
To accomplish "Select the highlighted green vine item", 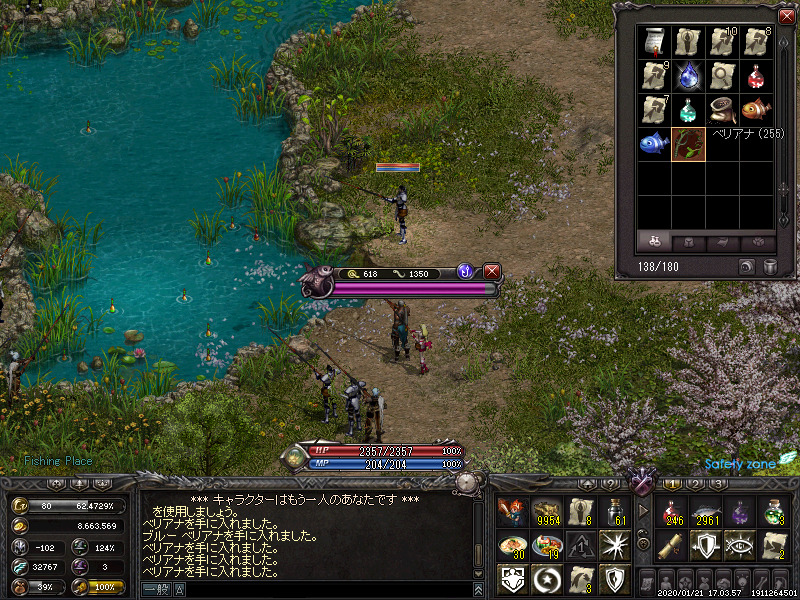I will click(689, 143).
